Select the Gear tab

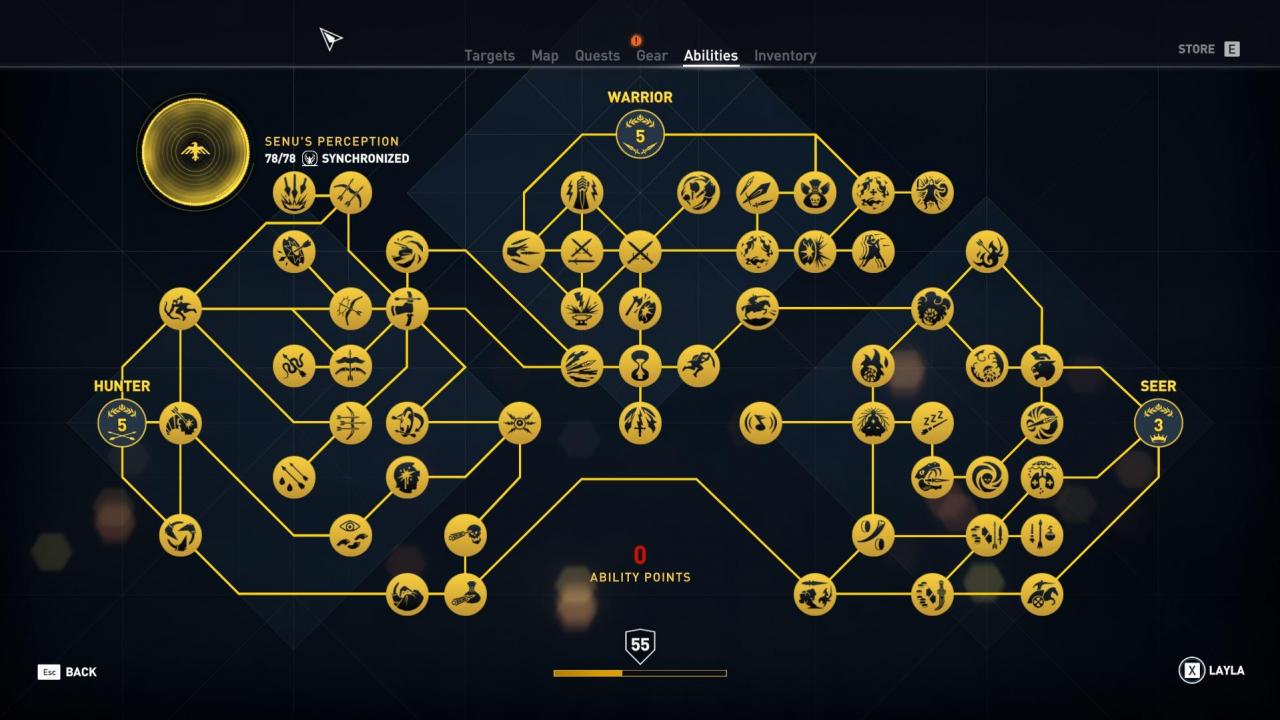(x=651, y=56)
